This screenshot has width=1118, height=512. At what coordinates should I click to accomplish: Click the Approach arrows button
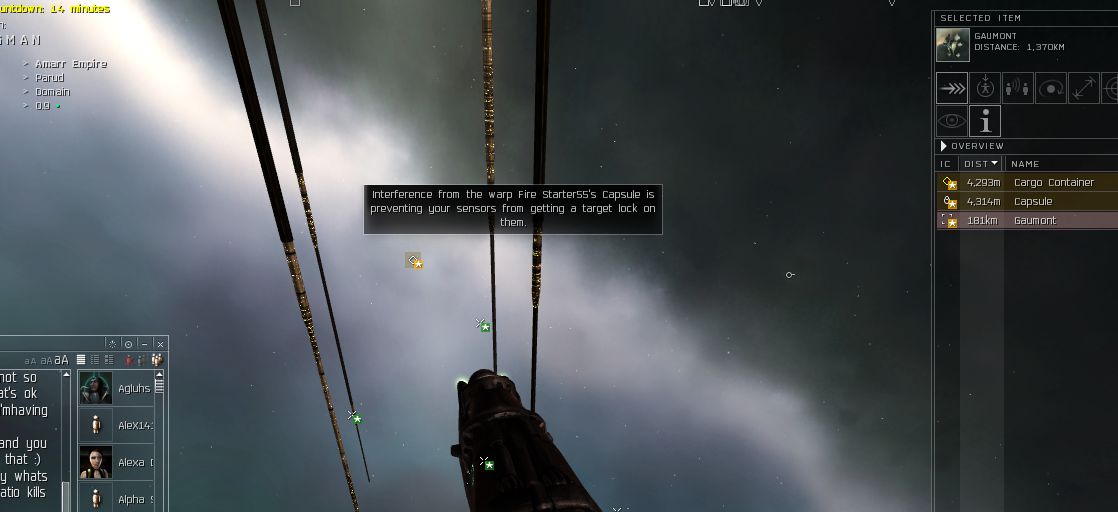click(x=952, y=88)
